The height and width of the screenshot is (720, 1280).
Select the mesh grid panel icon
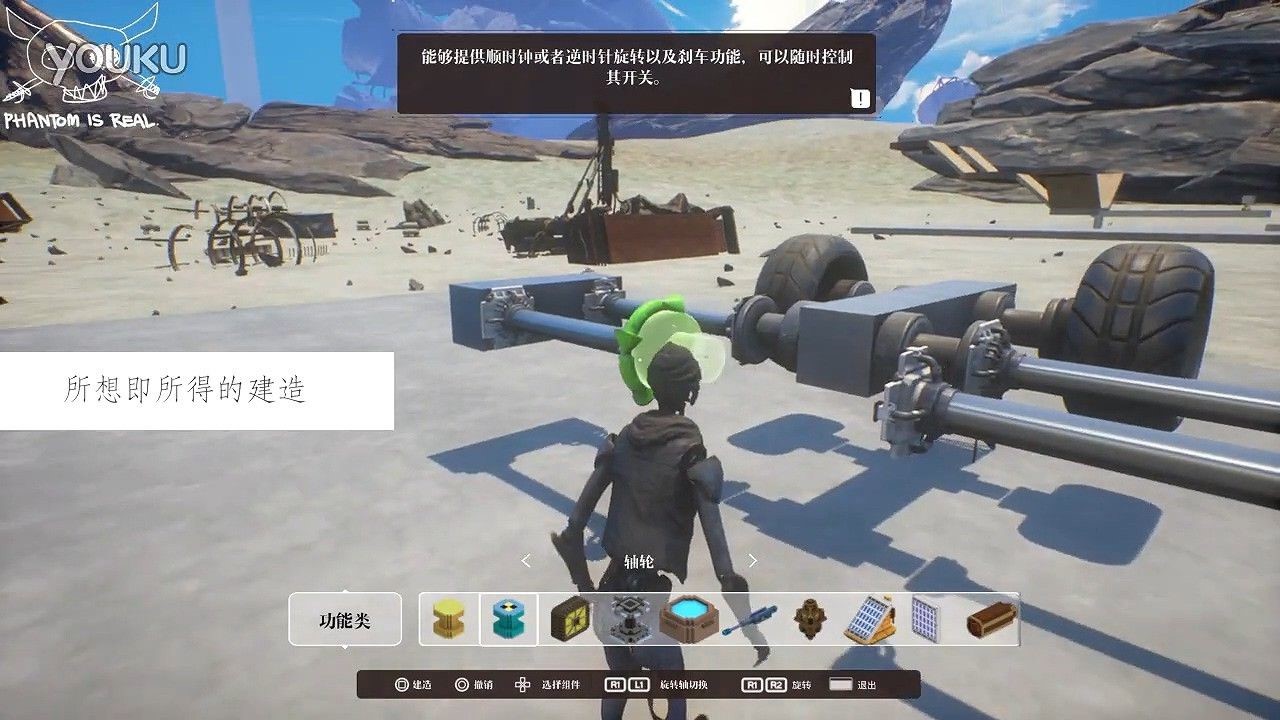[x=925, y=620]
